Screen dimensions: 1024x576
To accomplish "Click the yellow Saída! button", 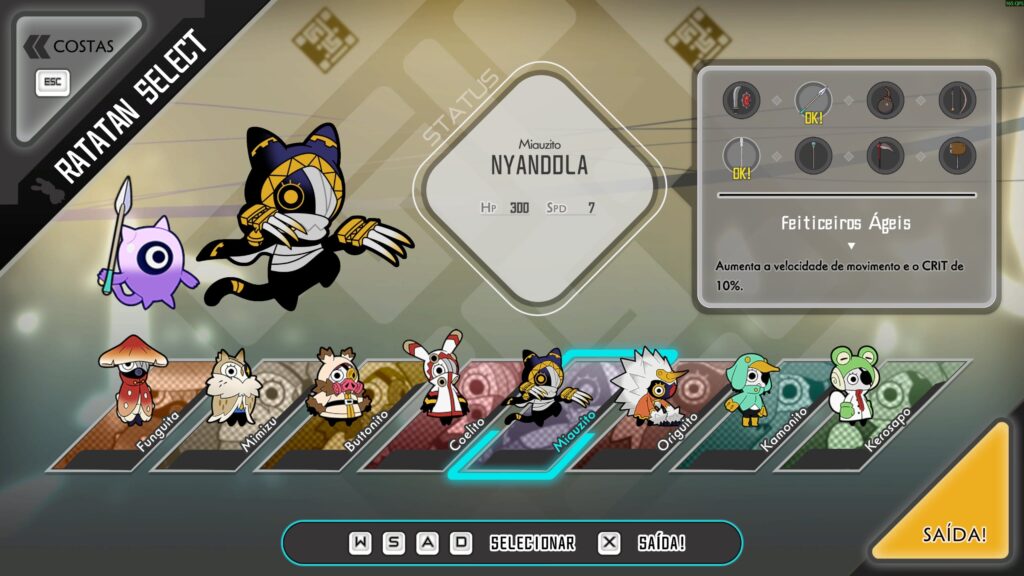I will click(954, 533).
